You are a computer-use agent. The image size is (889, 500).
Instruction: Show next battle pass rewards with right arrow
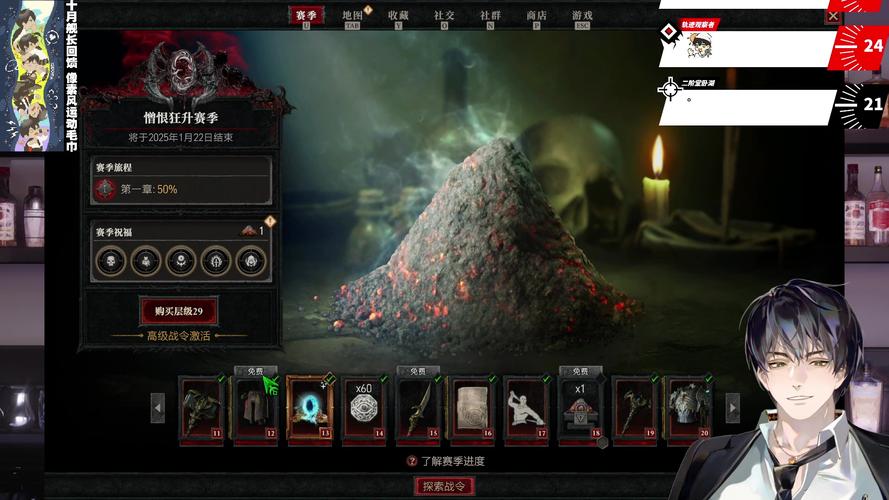pos(732,407)
